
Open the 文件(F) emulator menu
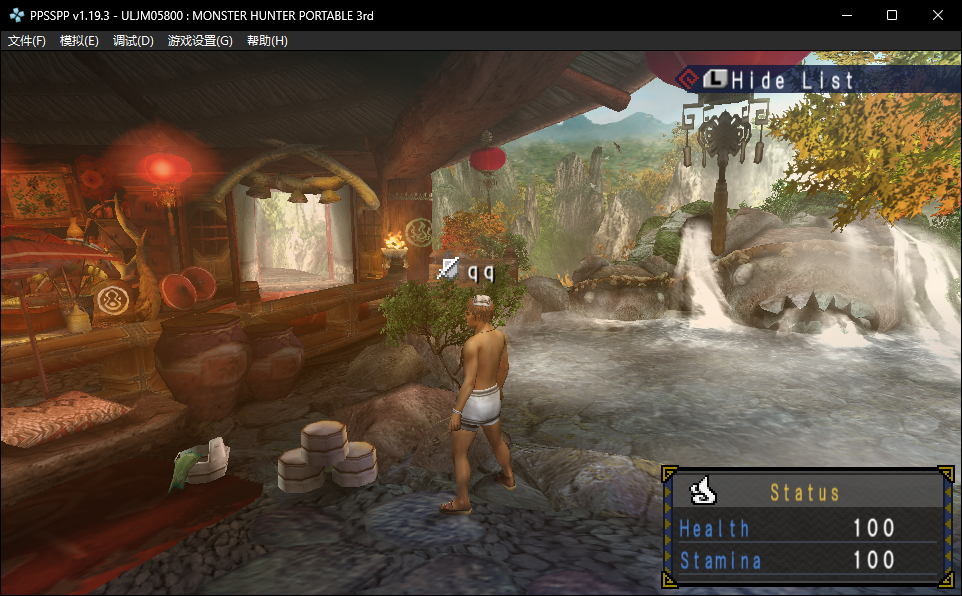[27, 41]
